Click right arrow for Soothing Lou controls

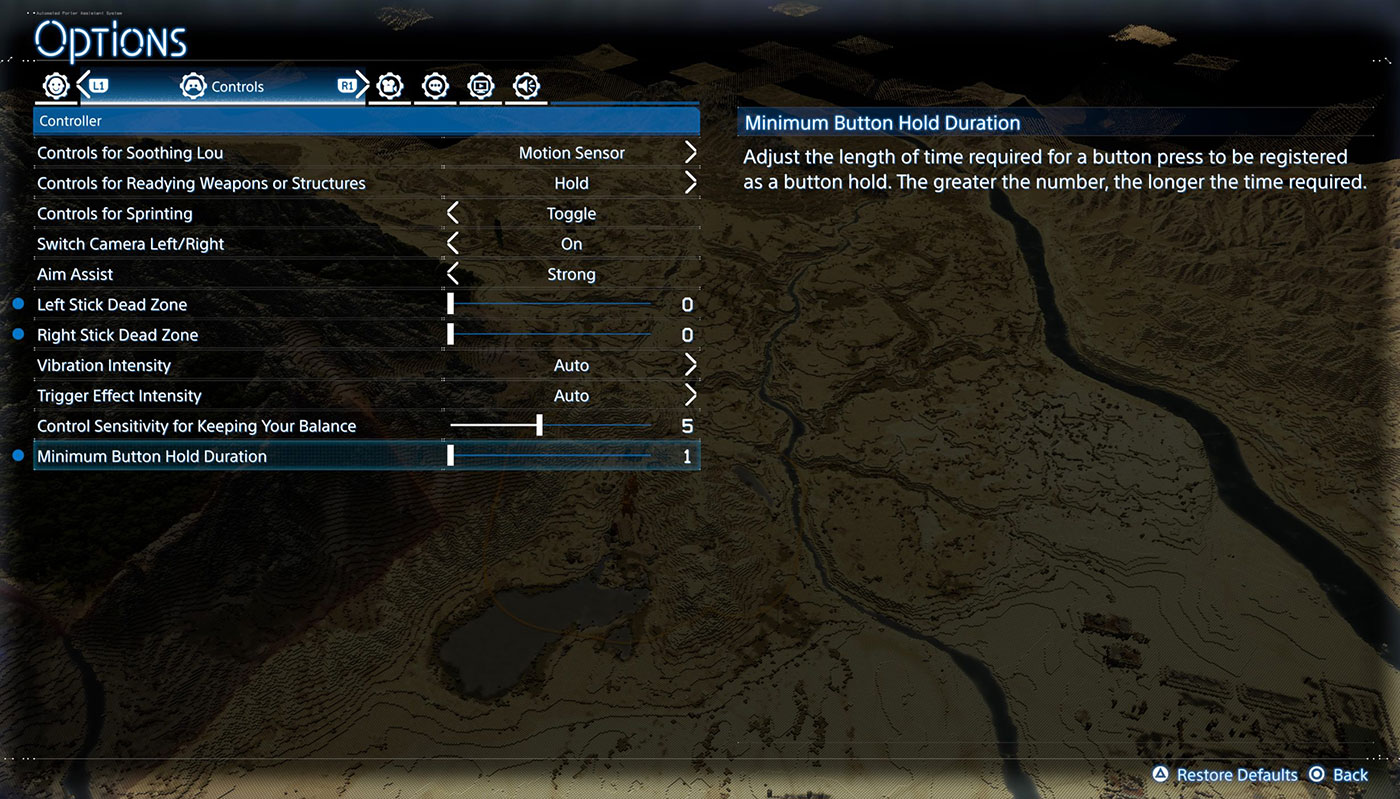pyautogui.click(x=690, y=153)
